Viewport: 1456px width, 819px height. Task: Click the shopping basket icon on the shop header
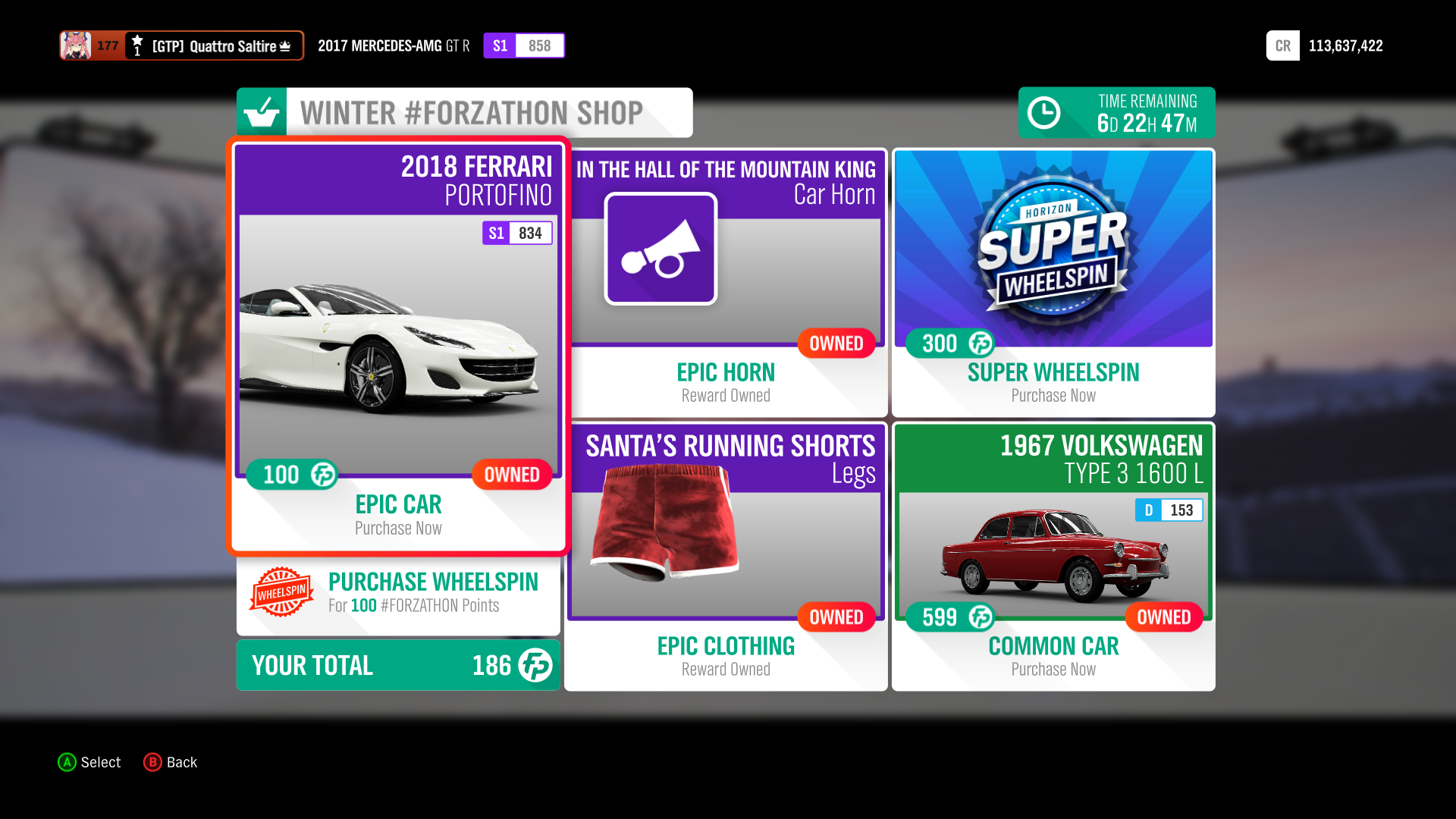click(261, 112)
